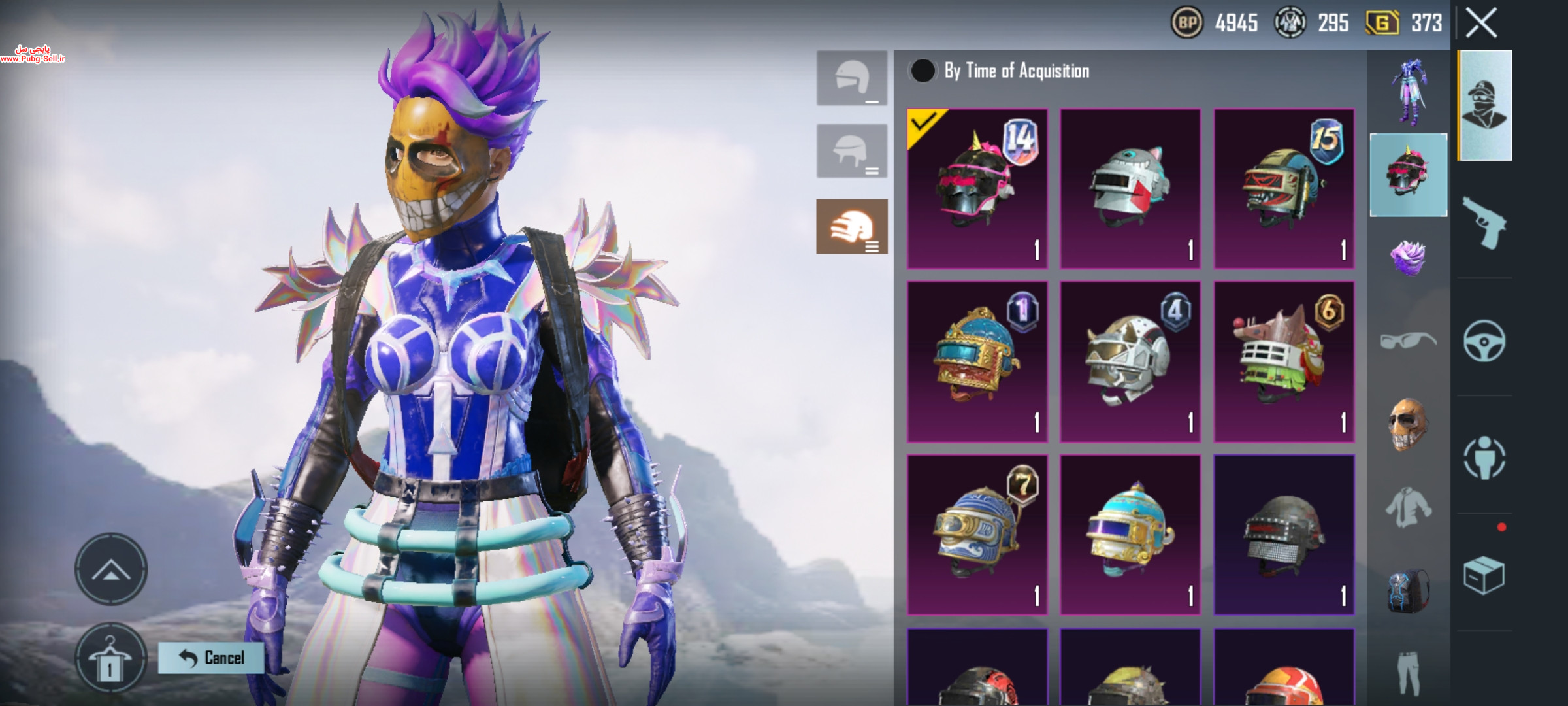Select the level 14 unicorn helmet

(977, 189)
